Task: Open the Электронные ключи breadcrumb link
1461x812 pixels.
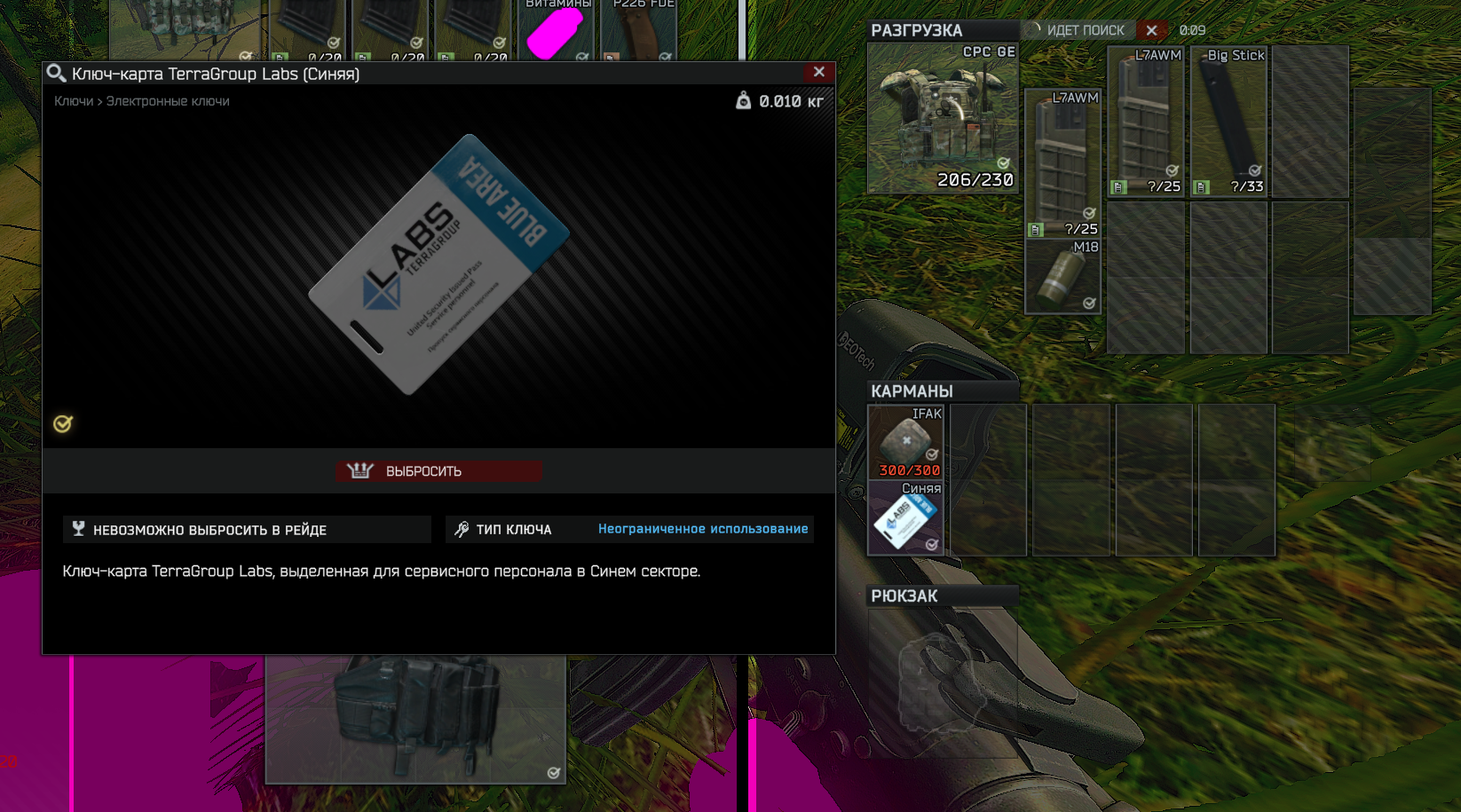Action: [168, 101]
